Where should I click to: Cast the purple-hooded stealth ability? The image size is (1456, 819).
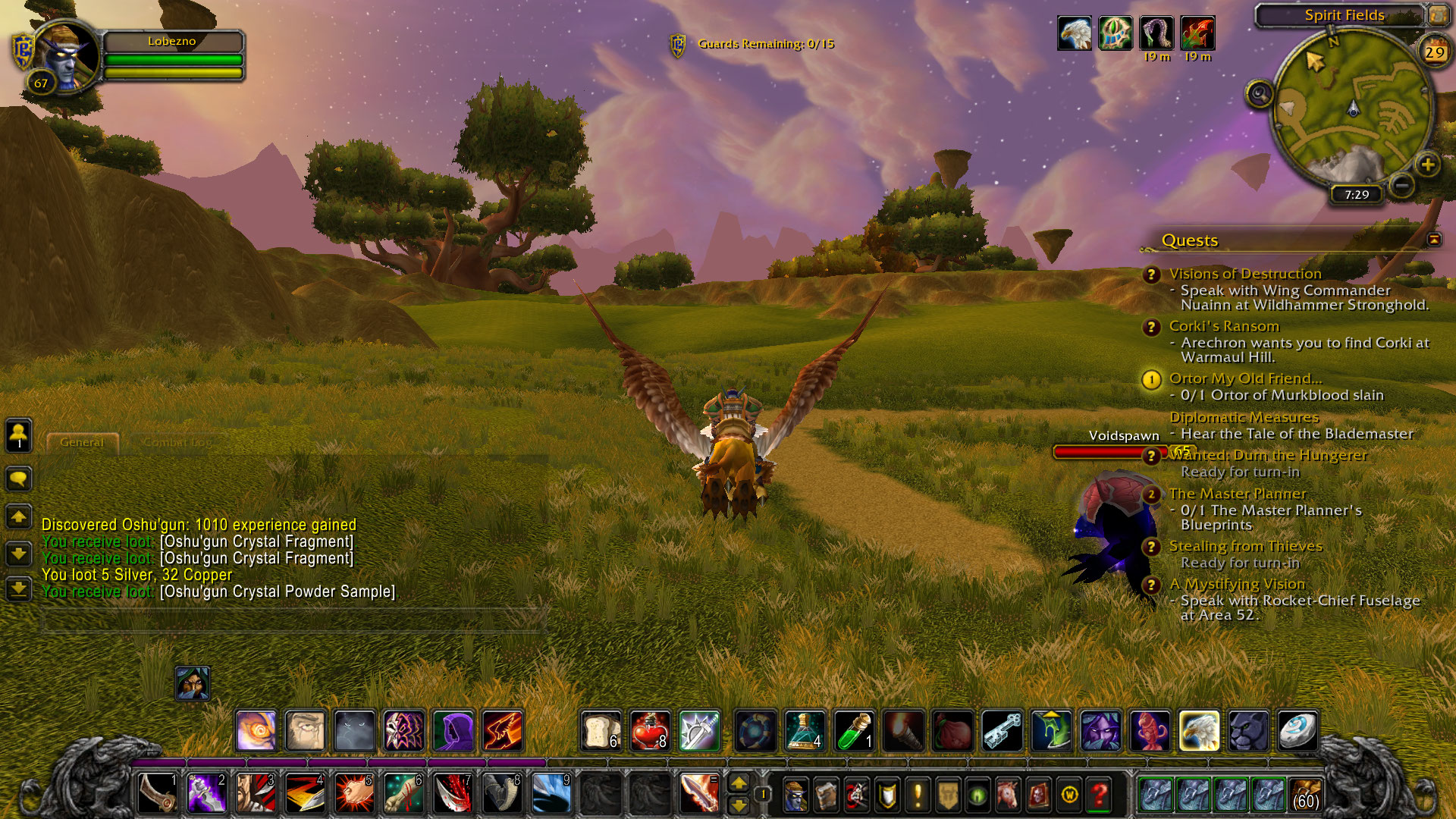453,731
